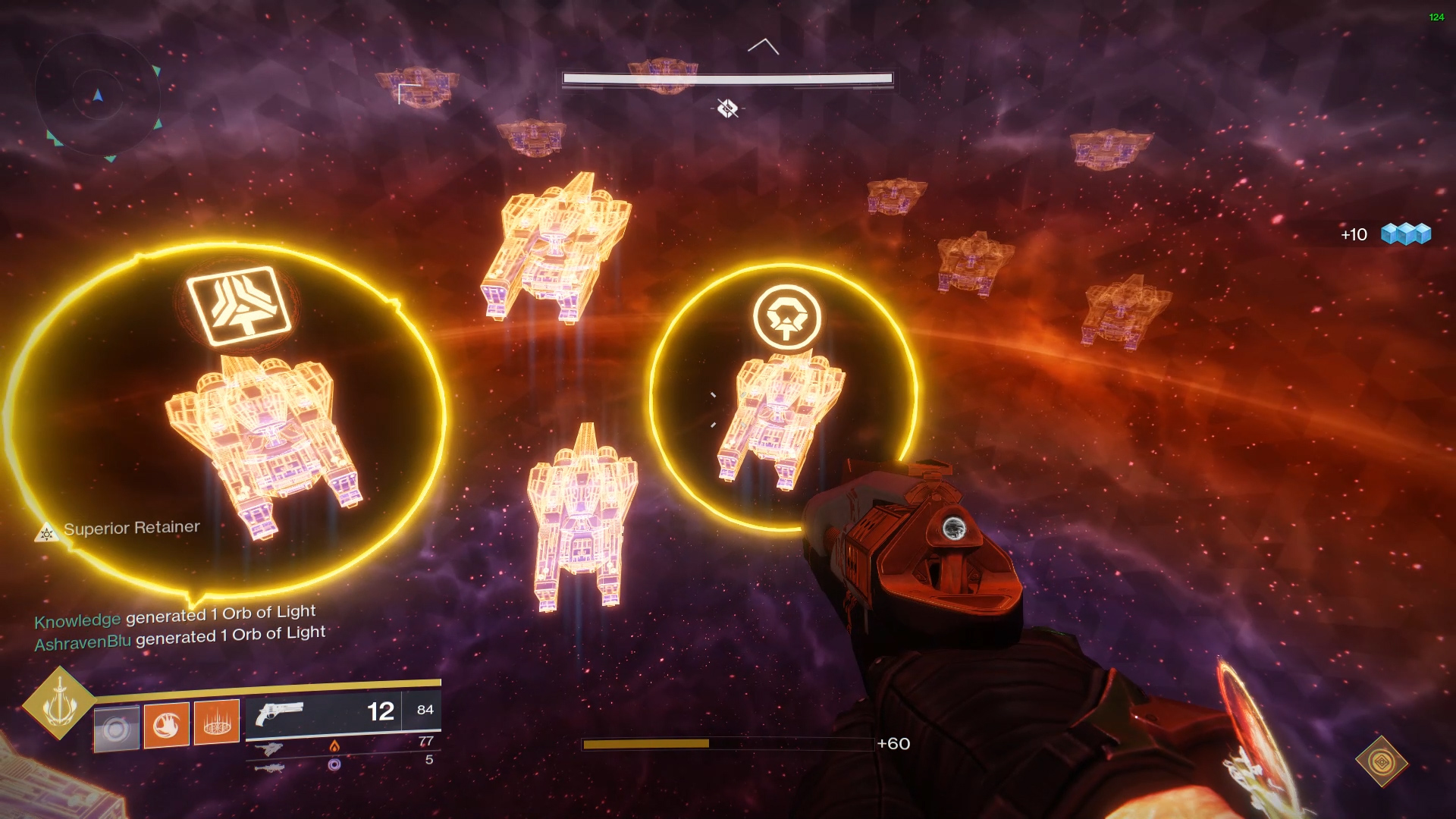Select the circled ship's round faction marker
1456x819 pixels.
[x=786, y=317]
